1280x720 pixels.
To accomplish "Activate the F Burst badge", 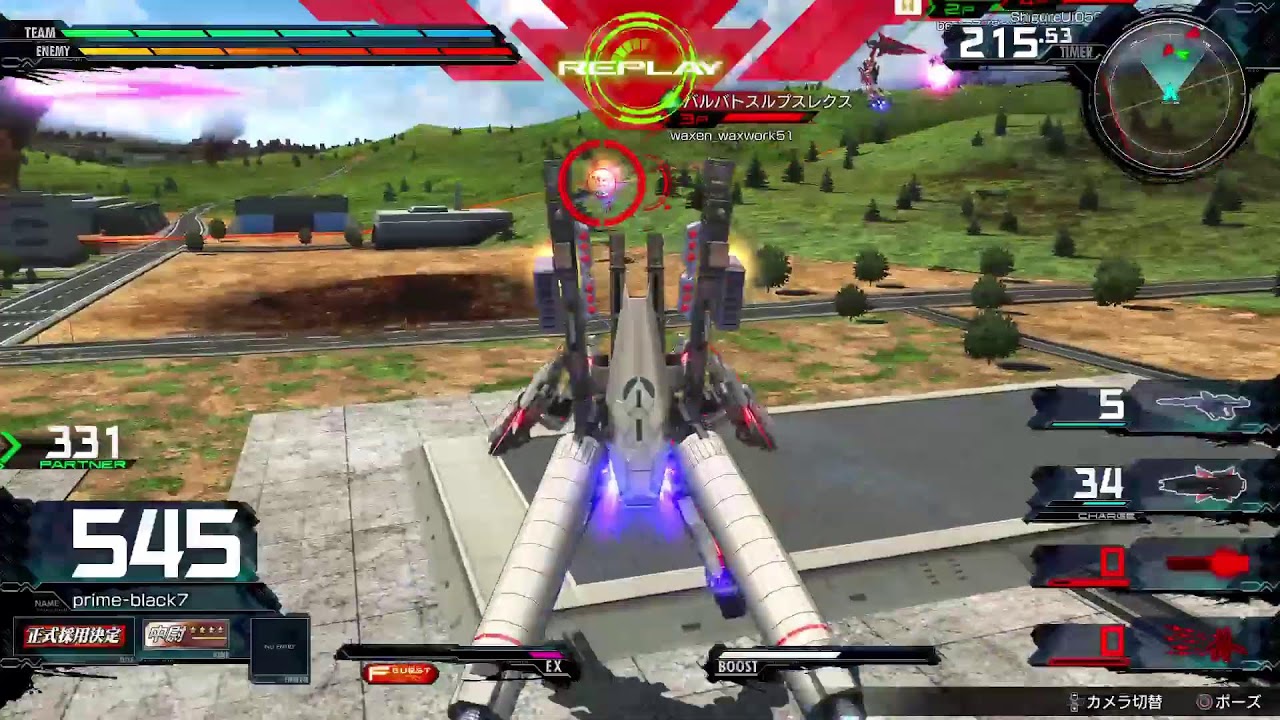I will (400, 672).
